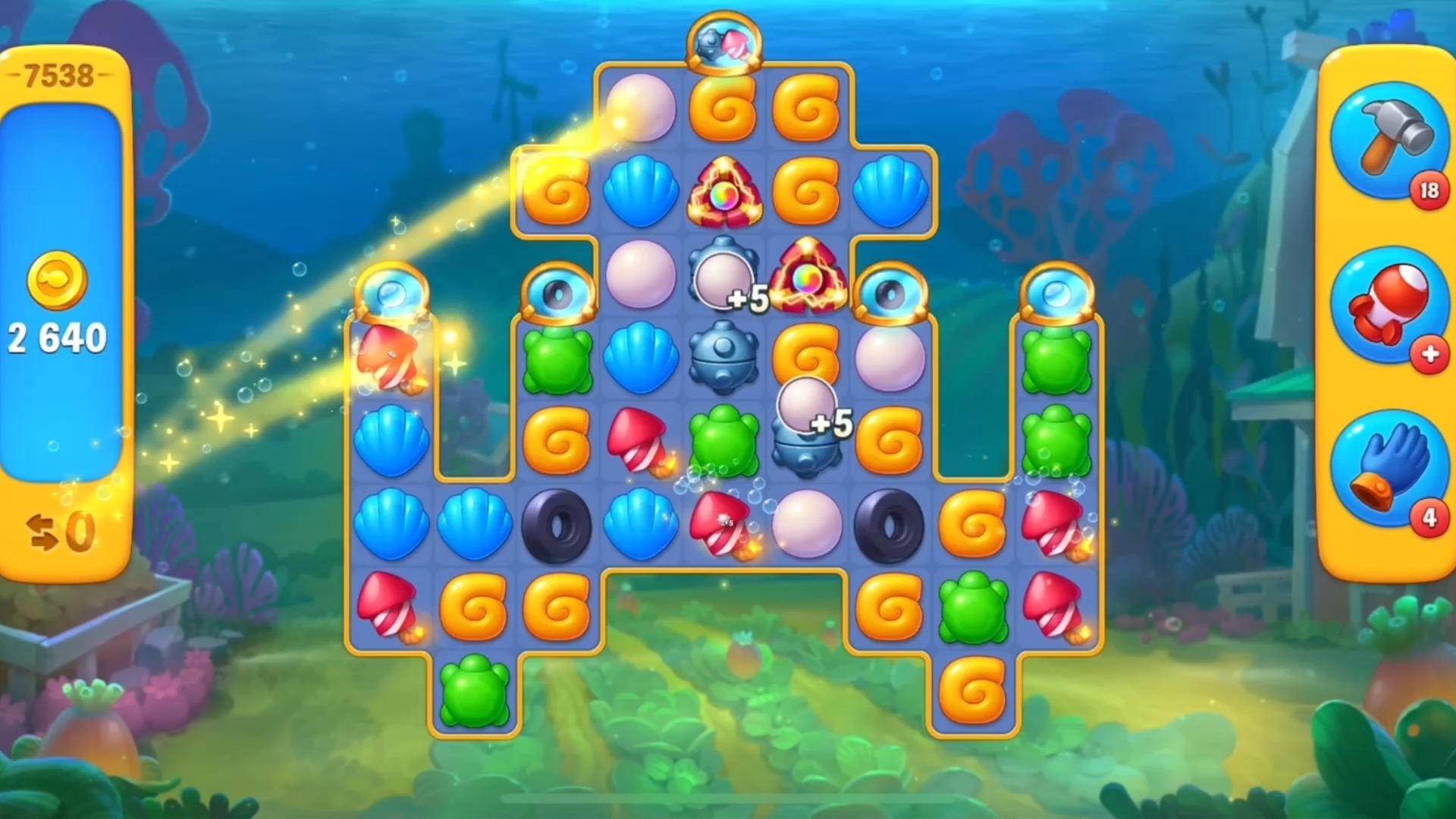The height and width of the screenshot is (819, 1456).
Task: Tap the green turtle at the board bottom
Action: pyautogui.click(x=474, y=694)
